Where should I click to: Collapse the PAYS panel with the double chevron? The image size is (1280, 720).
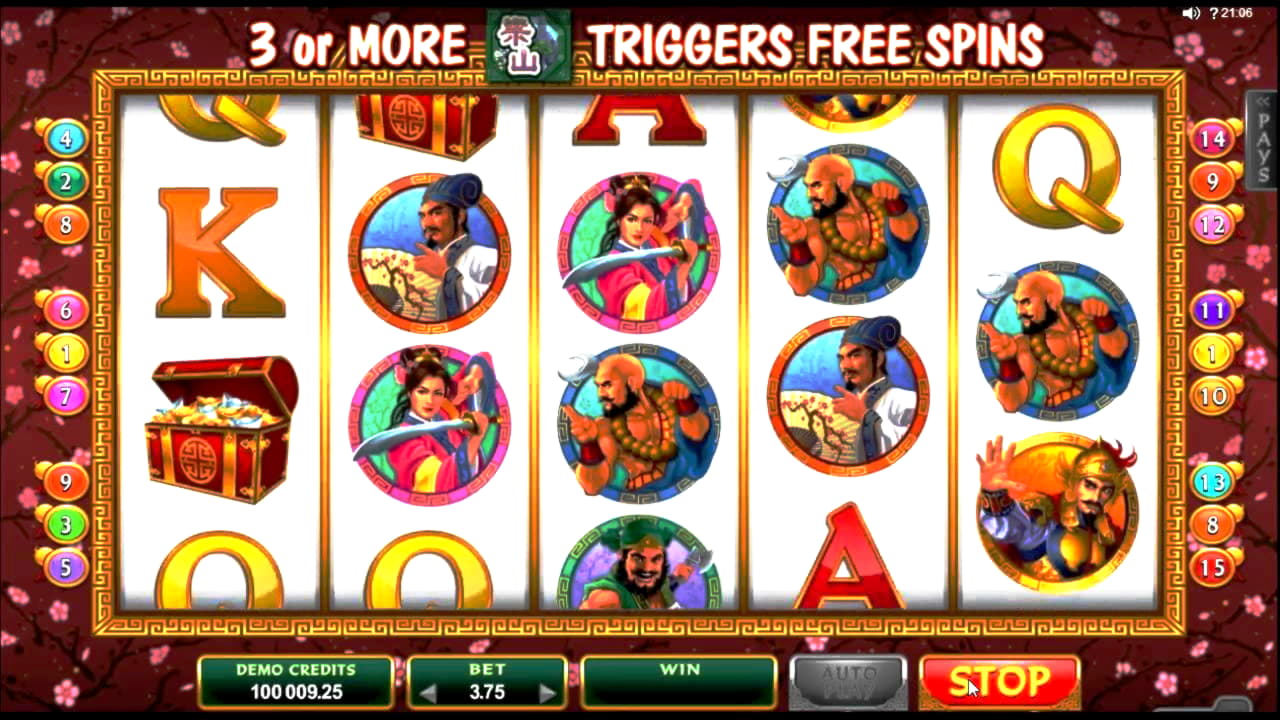[1262, 103]
